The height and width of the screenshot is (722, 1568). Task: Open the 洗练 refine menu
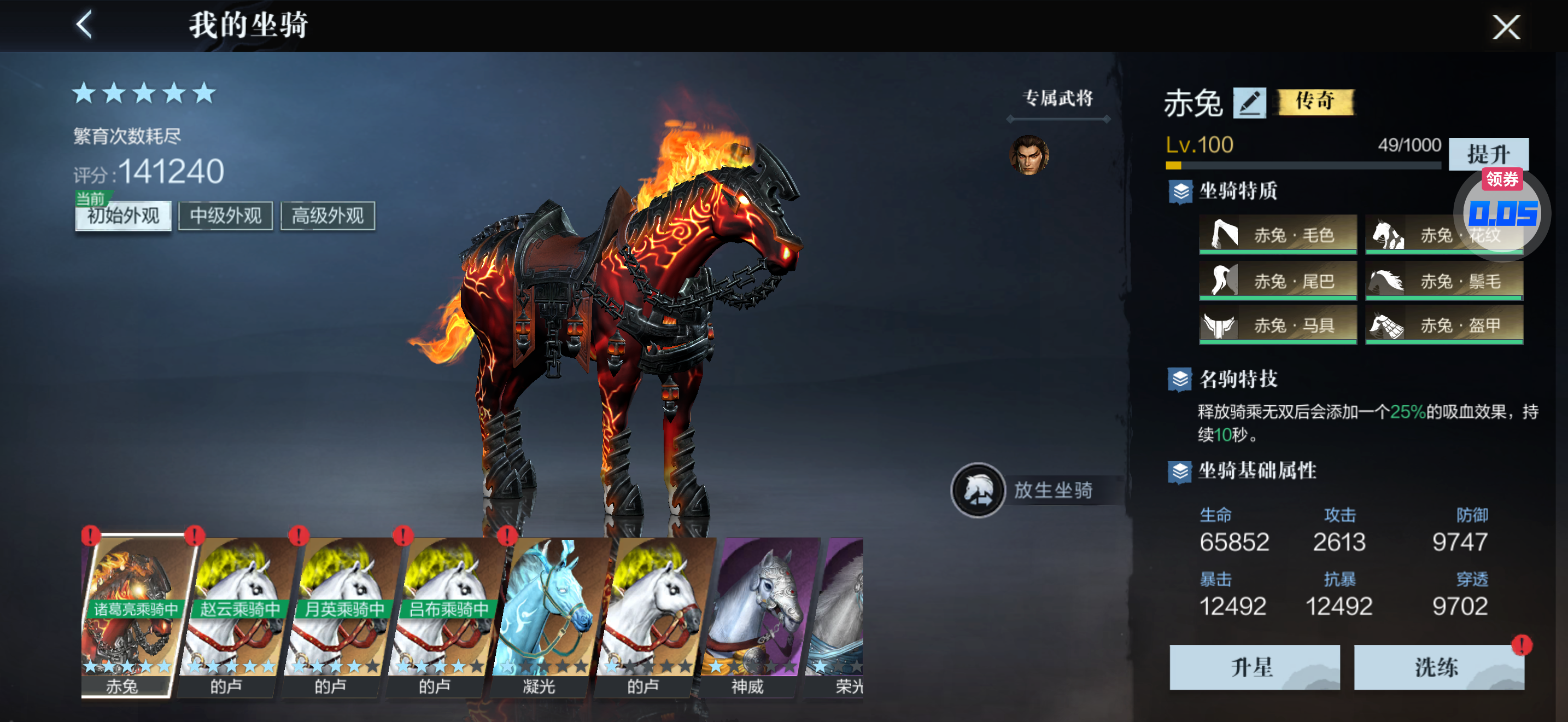pyautogui.click(x=1438, y=667)
